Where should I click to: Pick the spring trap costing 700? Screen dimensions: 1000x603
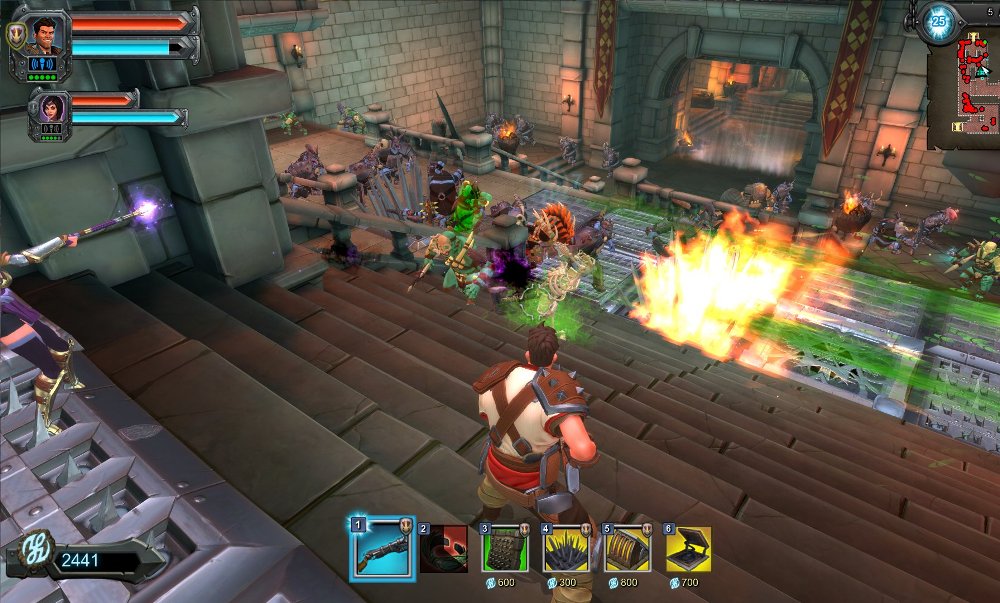point(688,549)
